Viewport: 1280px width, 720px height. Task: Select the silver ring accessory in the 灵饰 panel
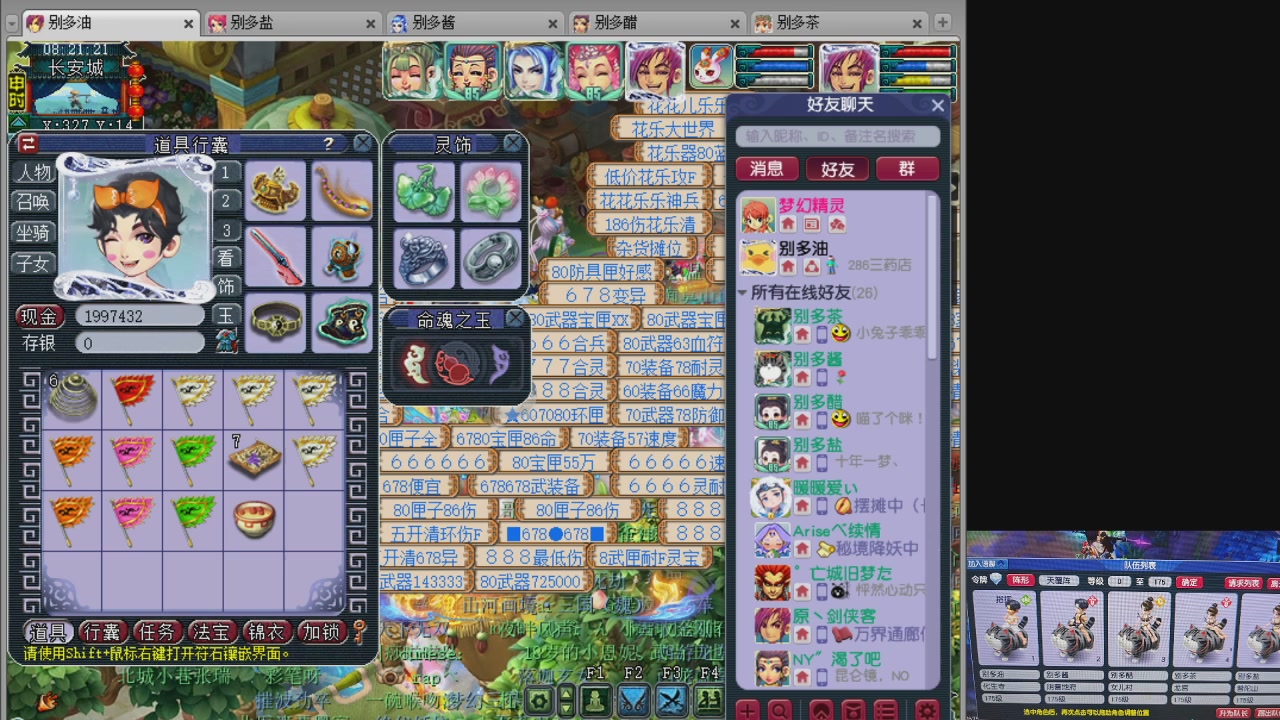[489, 259]
